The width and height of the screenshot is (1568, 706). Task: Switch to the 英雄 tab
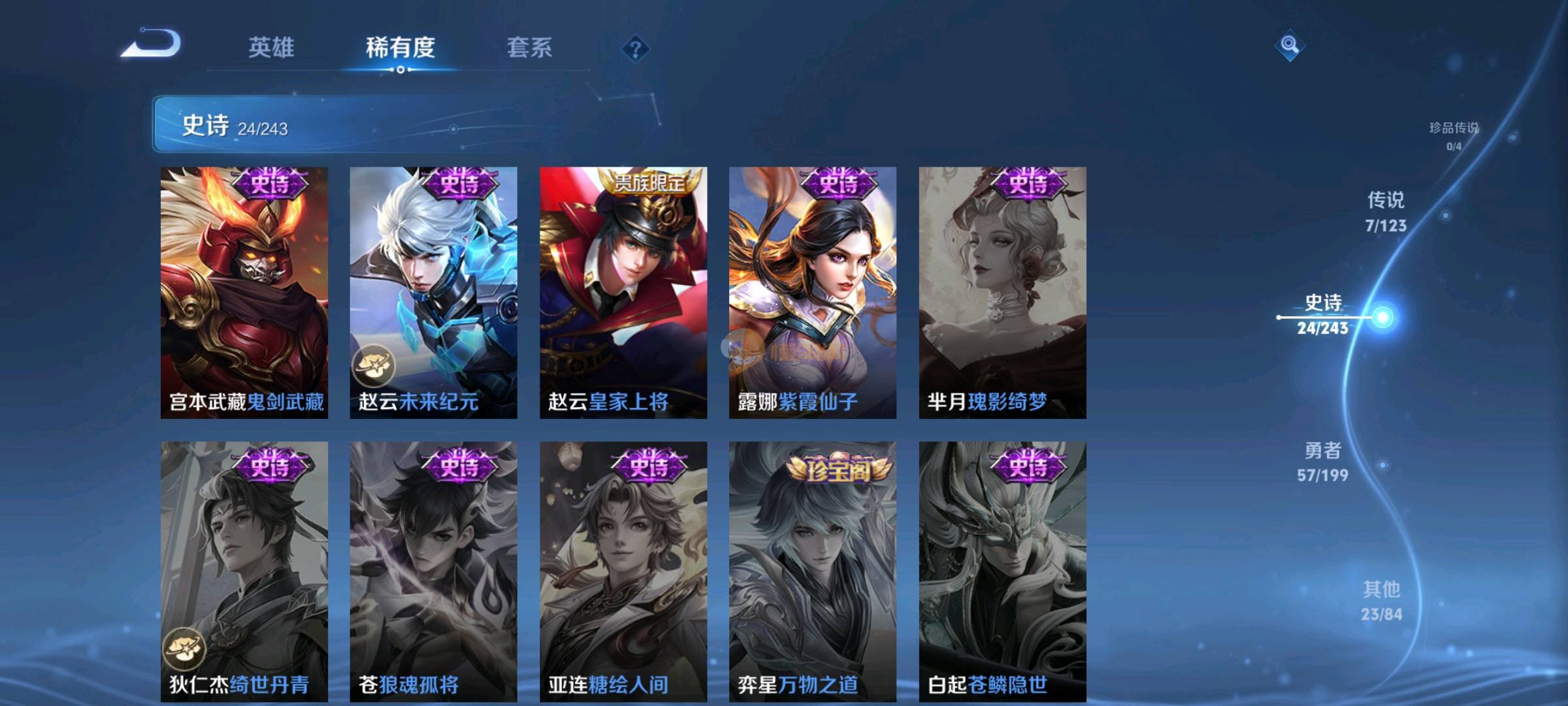point(271,48)
